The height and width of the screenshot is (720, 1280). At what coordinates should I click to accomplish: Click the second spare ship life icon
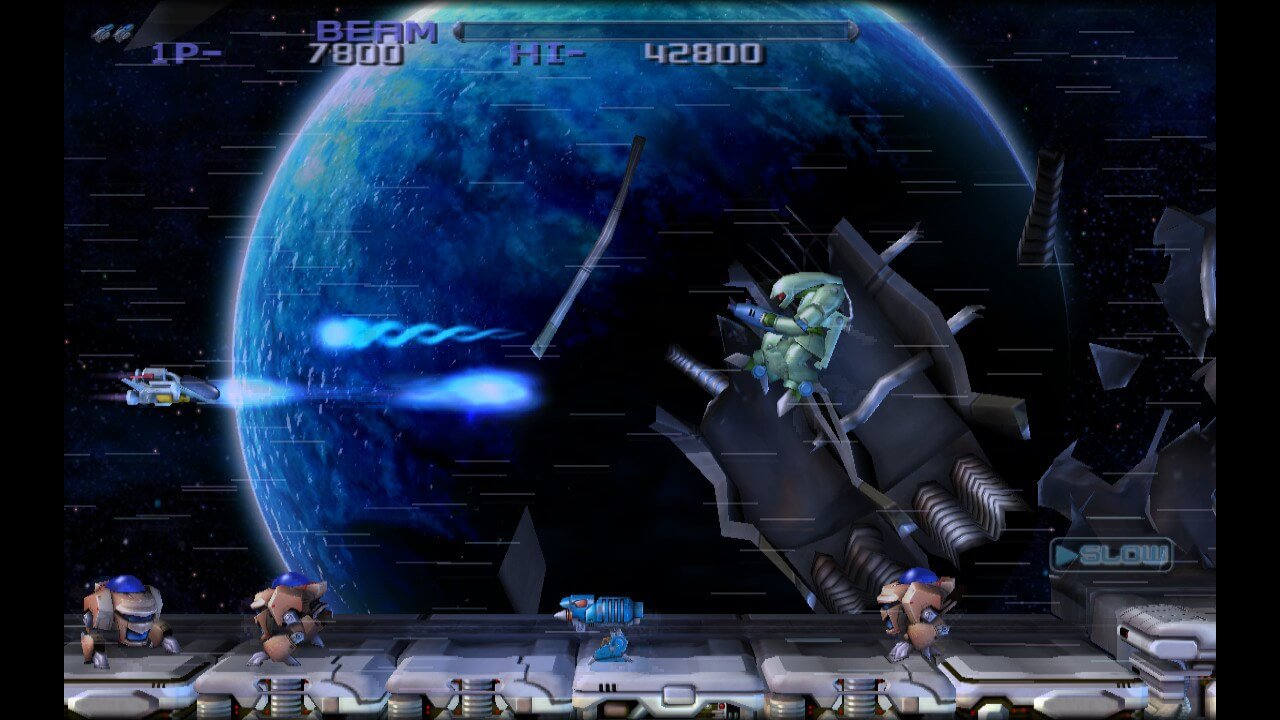pos(123,33)
